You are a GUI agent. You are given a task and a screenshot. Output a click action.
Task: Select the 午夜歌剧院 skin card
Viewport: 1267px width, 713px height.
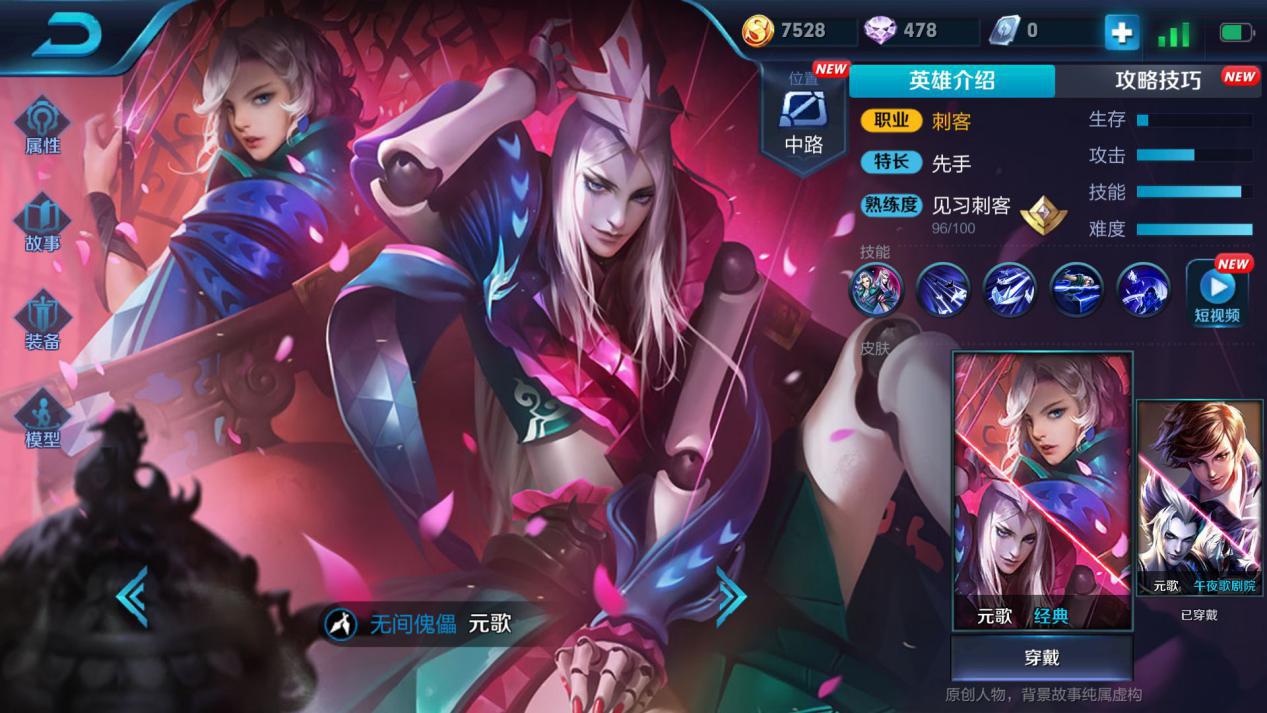(1199, 498)
